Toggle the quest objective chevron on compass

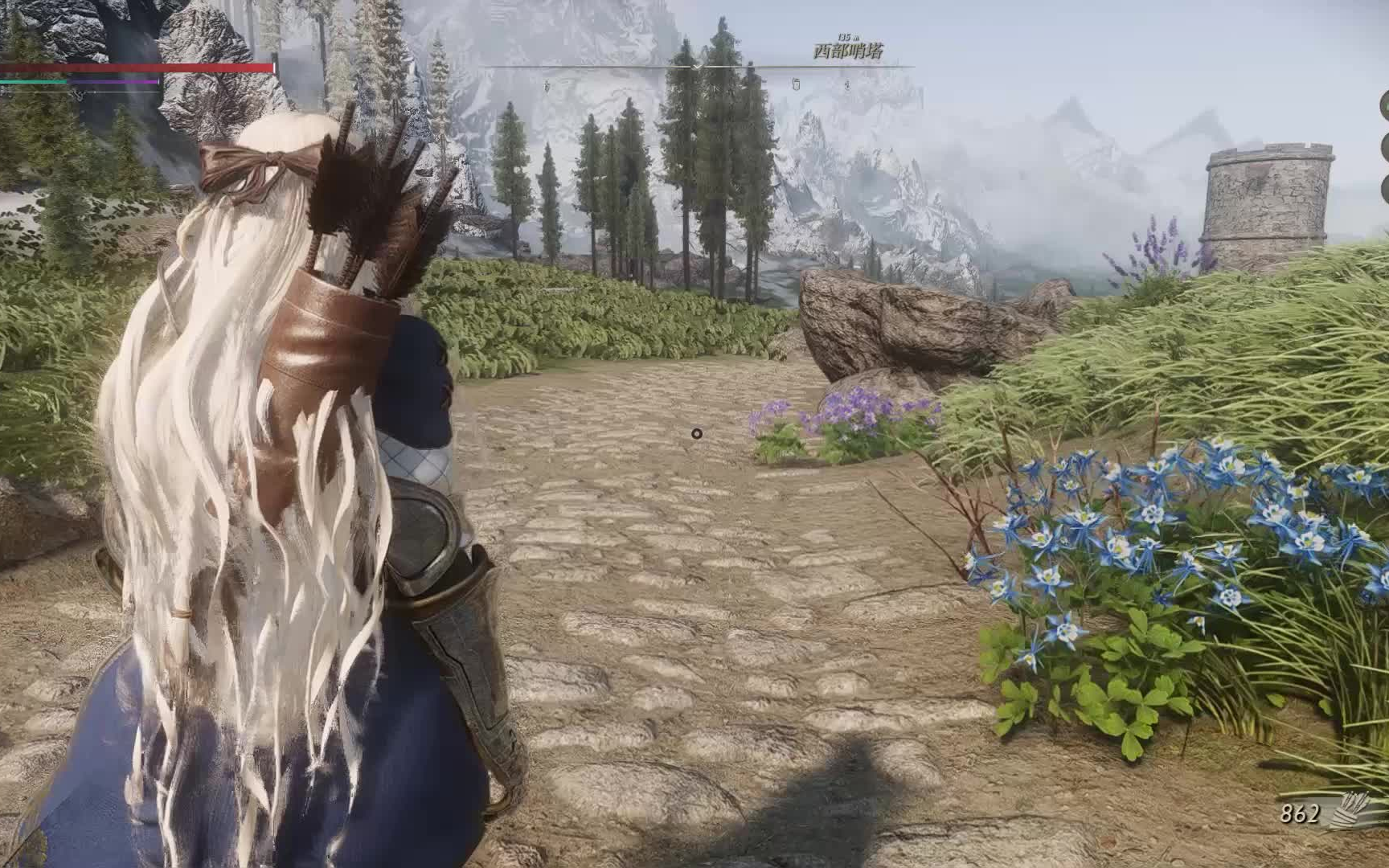697,67
